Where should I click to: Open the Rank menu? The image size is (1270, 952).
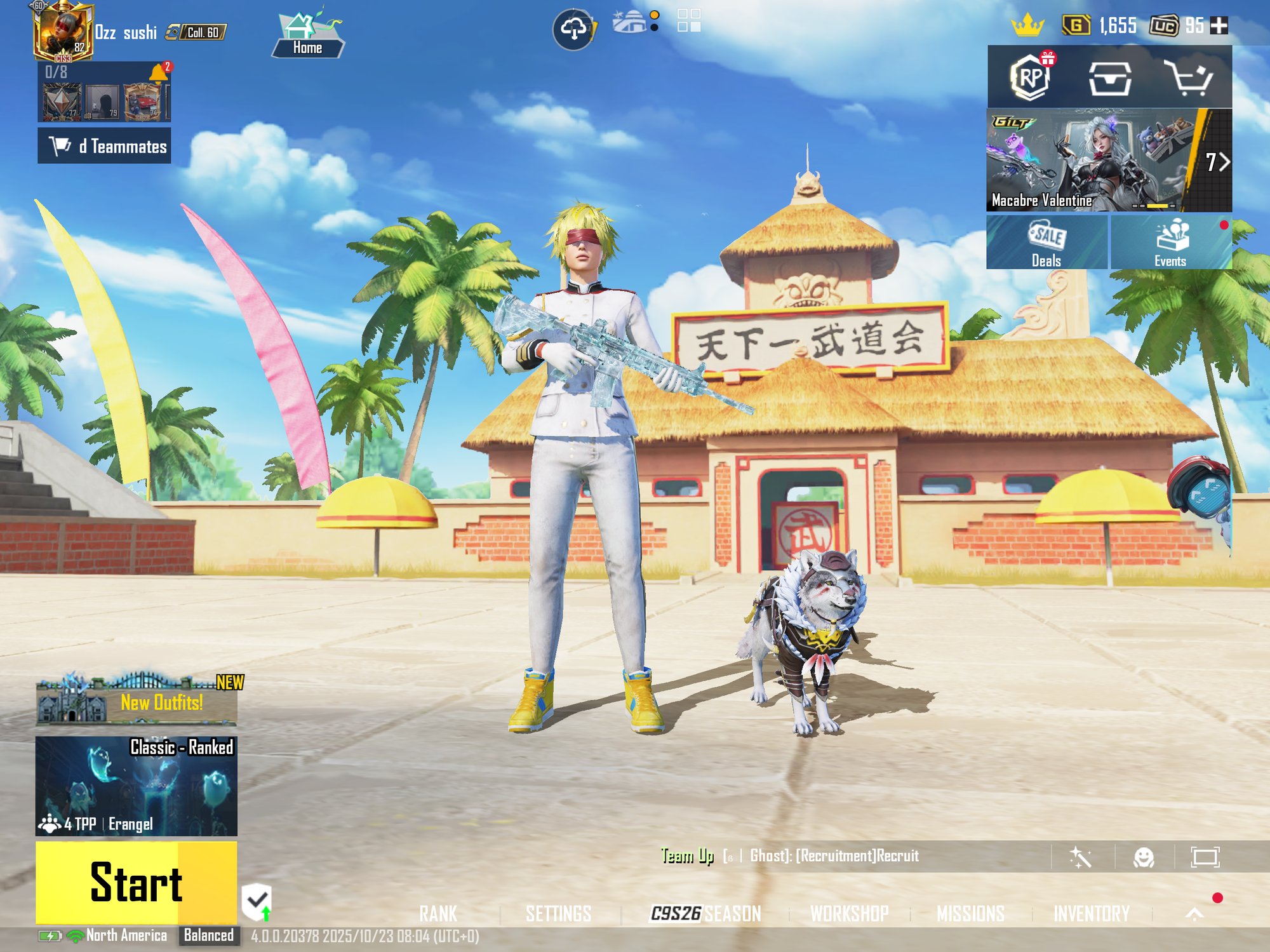coord(438,914)
